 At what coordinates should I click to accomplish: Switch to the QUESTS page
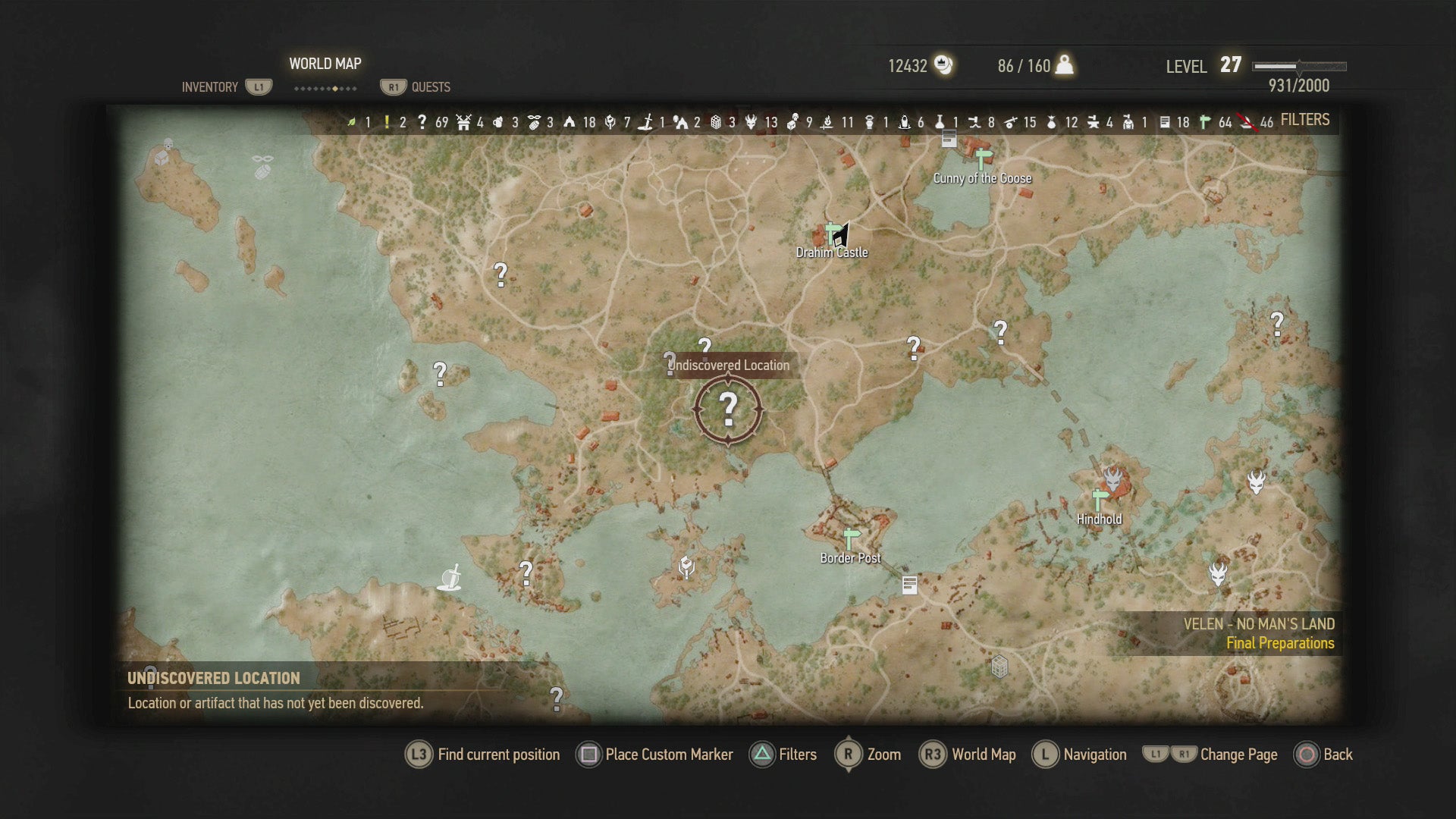point(429,86)
